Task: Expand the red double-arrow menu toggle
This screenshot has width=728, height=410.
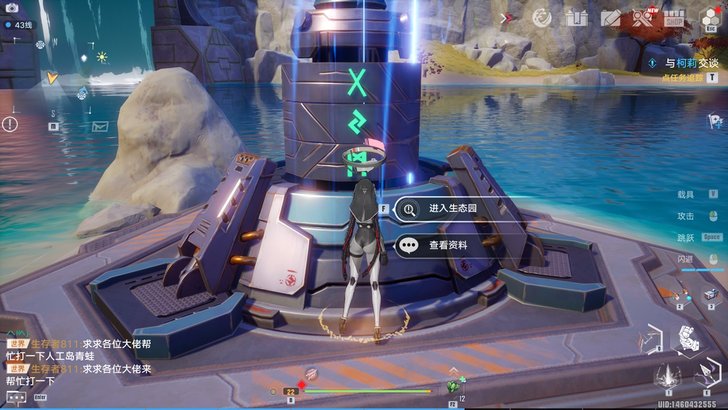Action: pos(505,17)
